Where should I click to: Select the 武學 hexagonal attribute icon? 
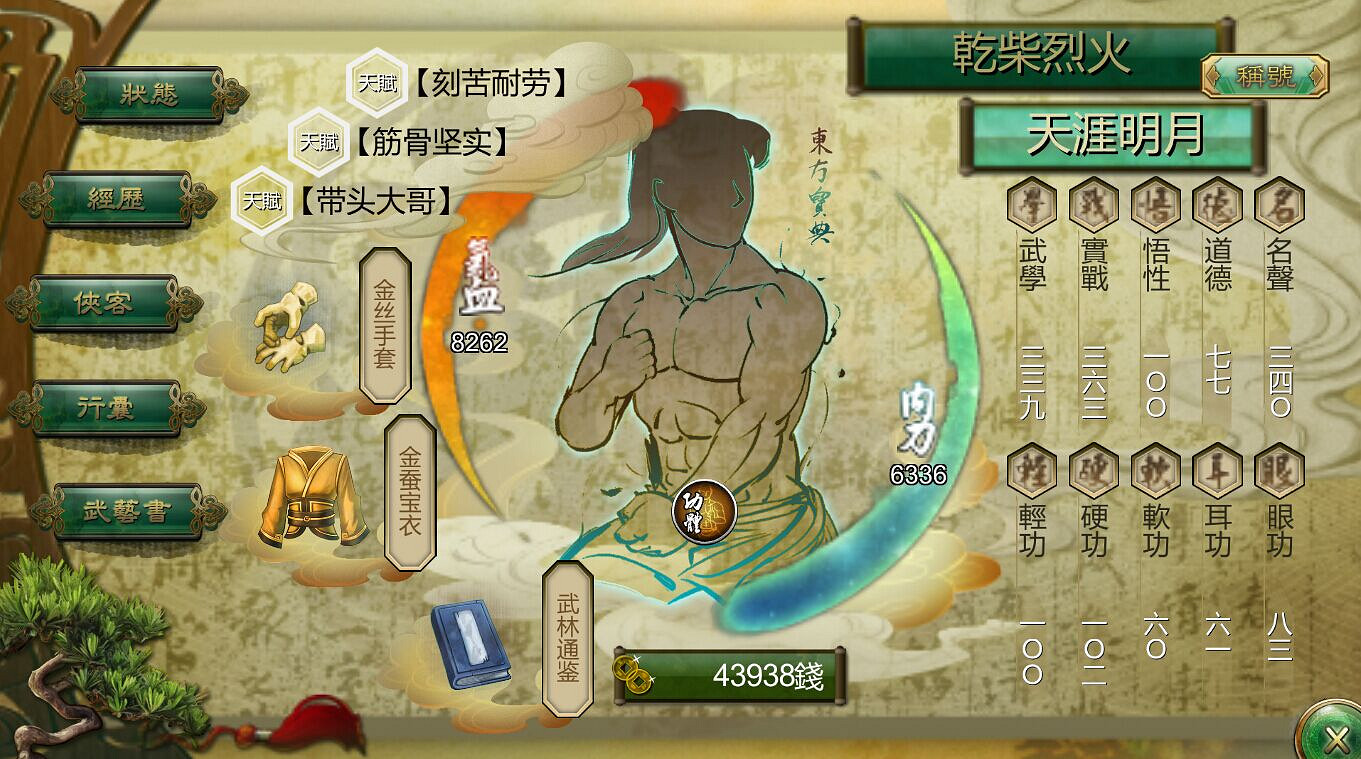[1030, 205]
